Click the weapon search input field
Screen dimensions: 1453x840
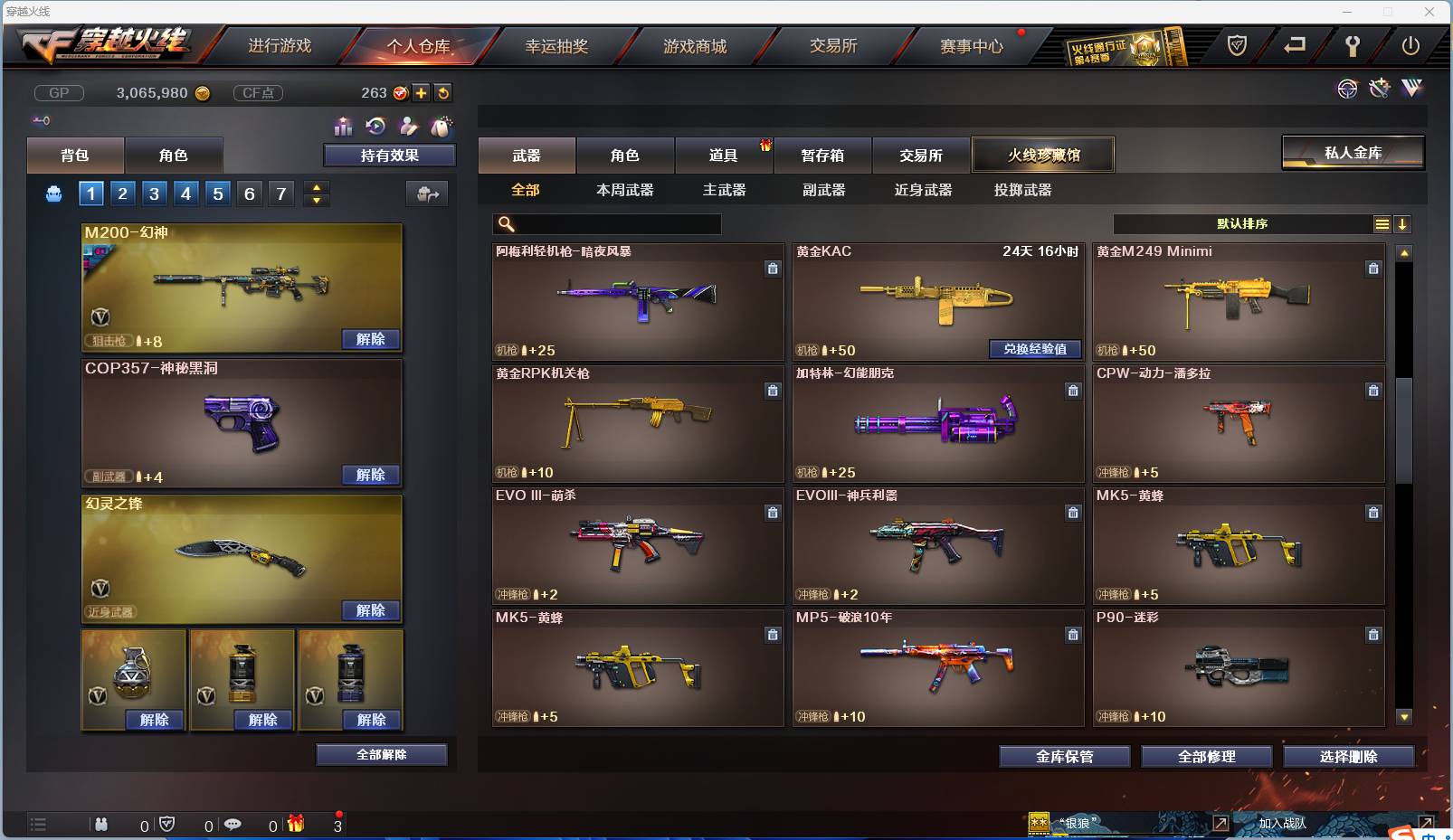[606, 223]
